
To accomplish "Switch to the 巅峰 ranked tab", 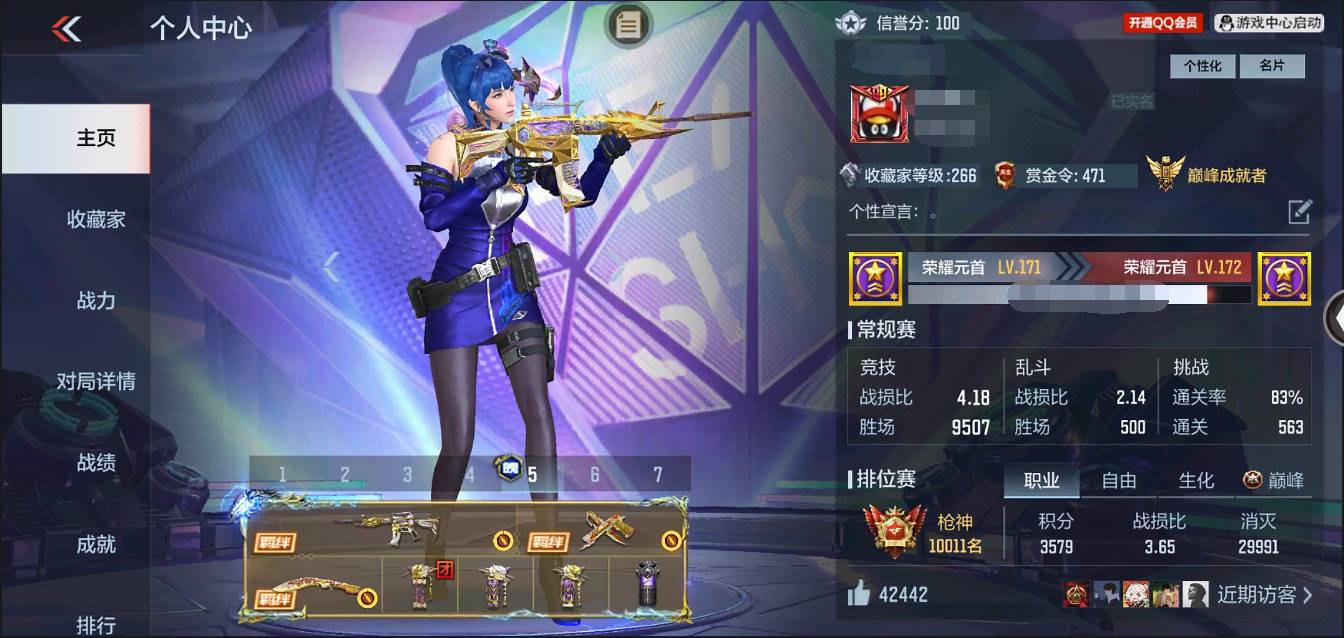I will 1274,481.
